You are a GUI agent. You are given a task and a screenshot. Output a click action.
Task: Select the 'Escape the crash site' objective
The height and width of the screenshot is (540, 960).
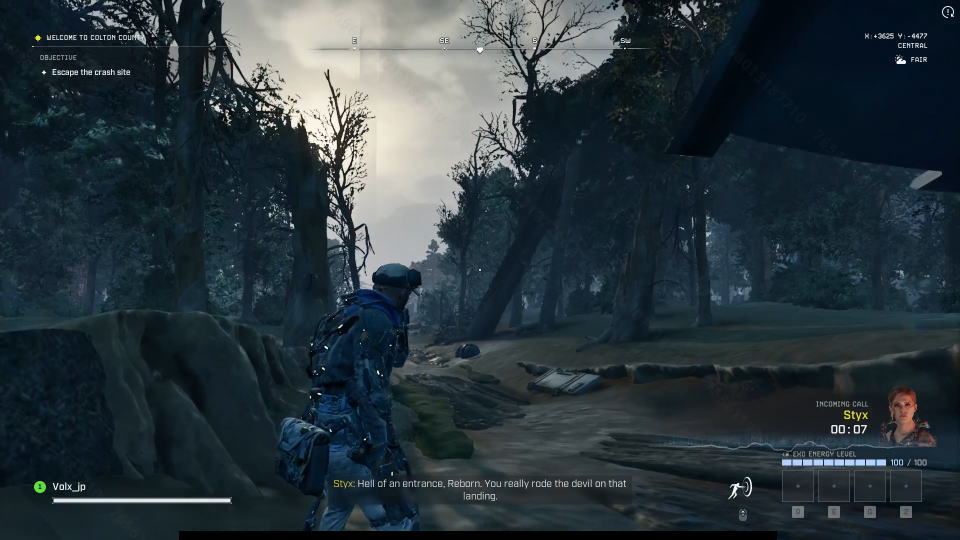coord(90,72)
